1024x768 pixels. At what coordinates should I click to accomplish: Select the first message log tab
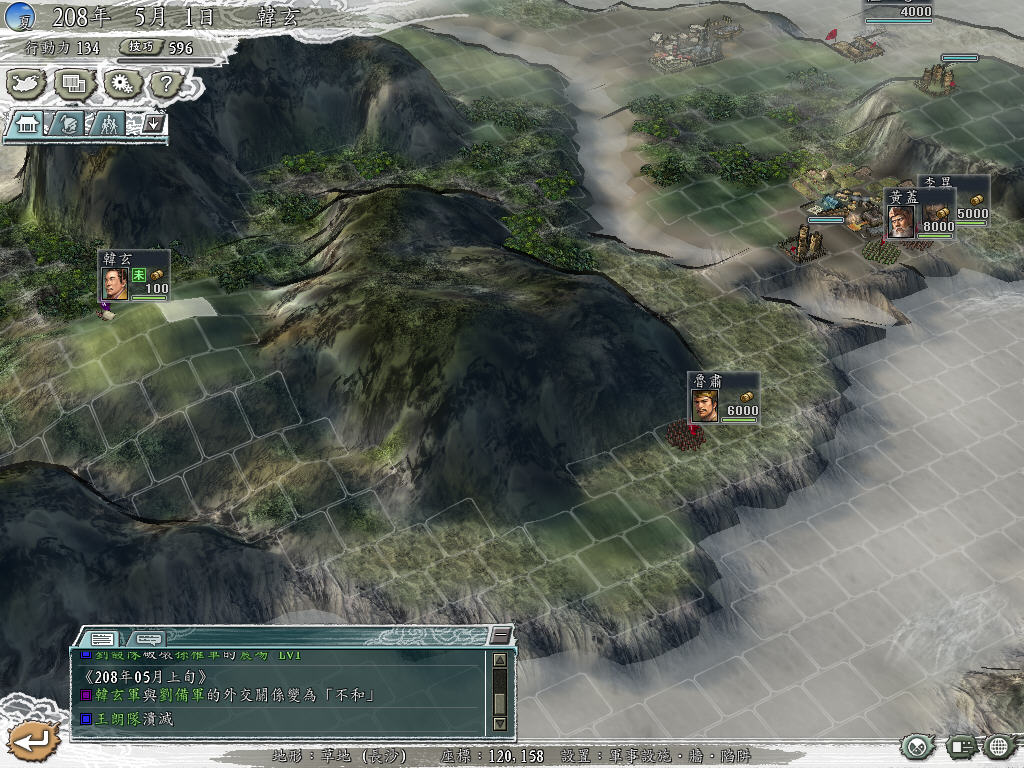pyautogui.click(x=101, y=638)
